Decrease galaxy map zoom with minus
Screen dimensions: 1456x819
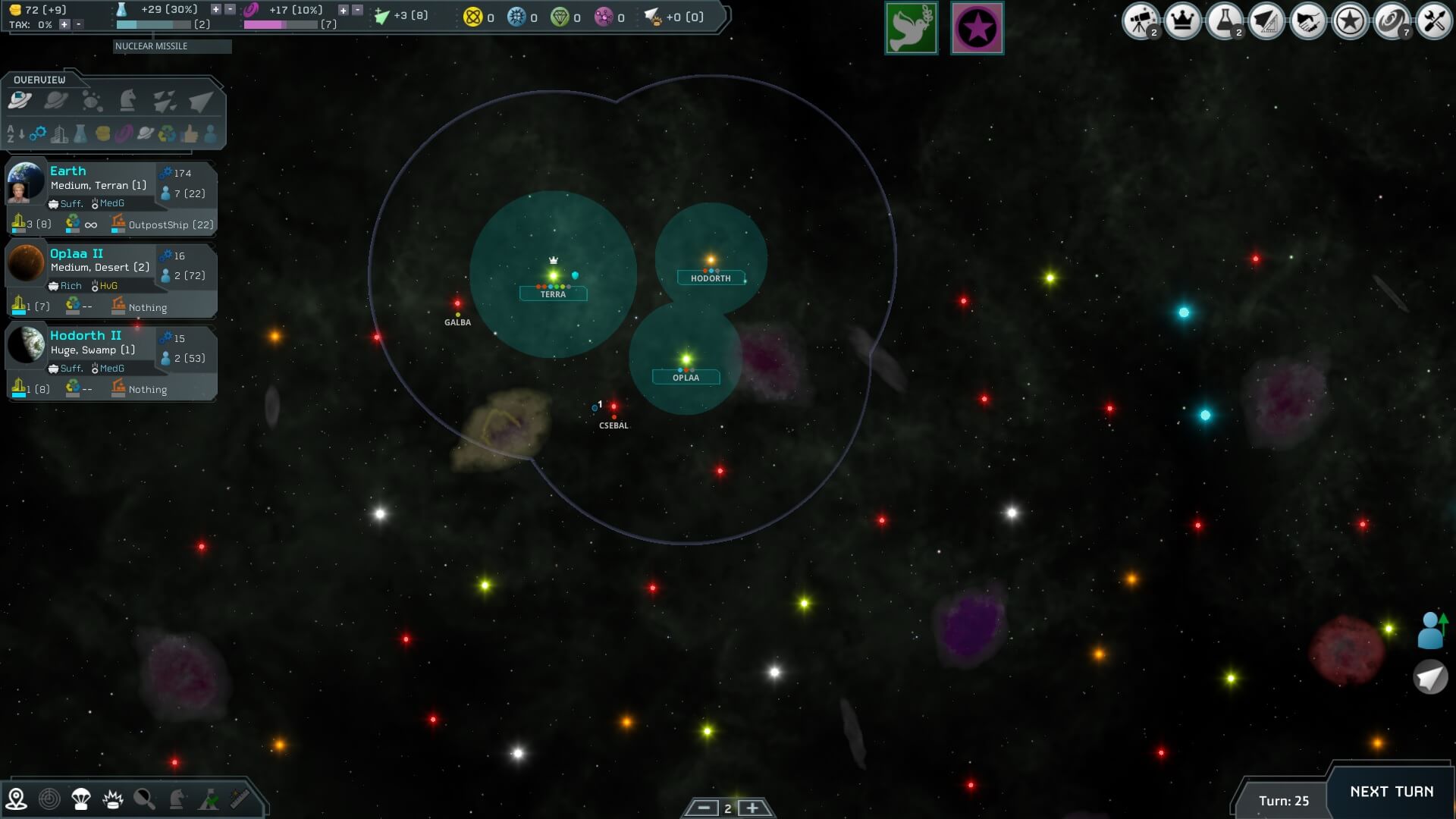click(703, 808)
